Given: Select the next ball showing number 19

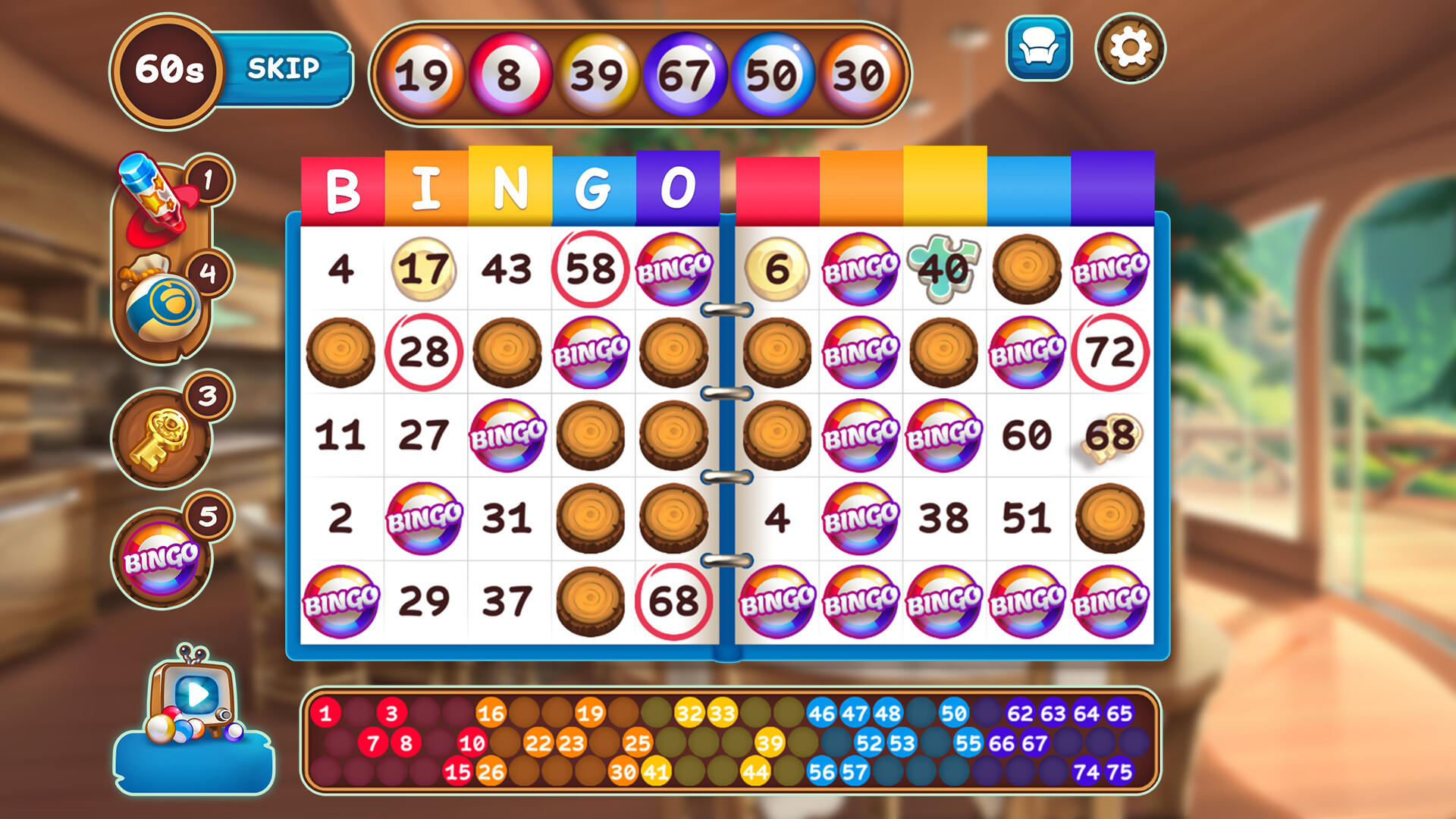Looking at the screenshot, I should (425, 74).
